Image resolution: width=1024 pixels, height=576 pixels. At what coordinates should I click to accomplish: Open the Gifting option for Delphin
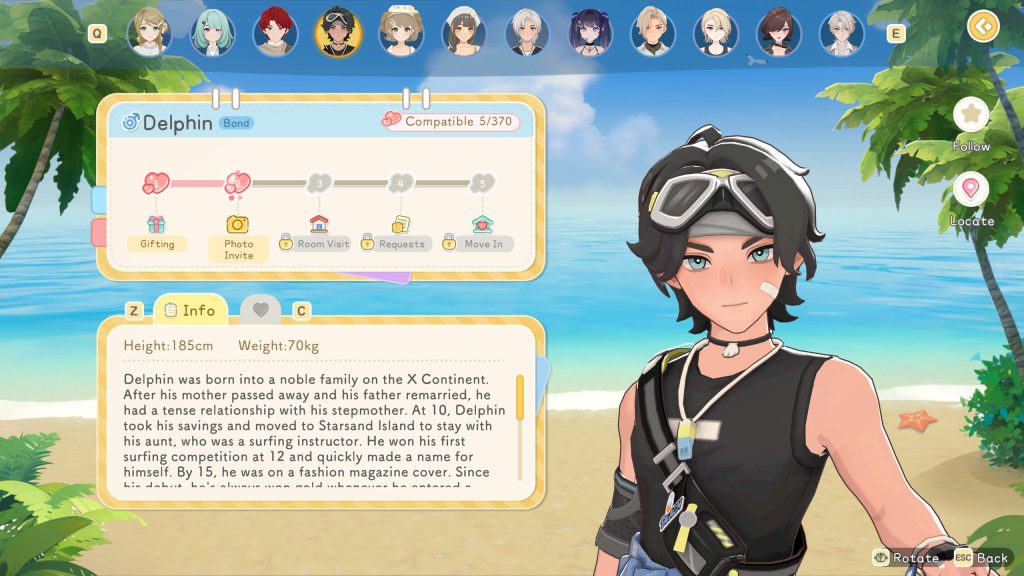pyautogui.click(x=156, y=235)
